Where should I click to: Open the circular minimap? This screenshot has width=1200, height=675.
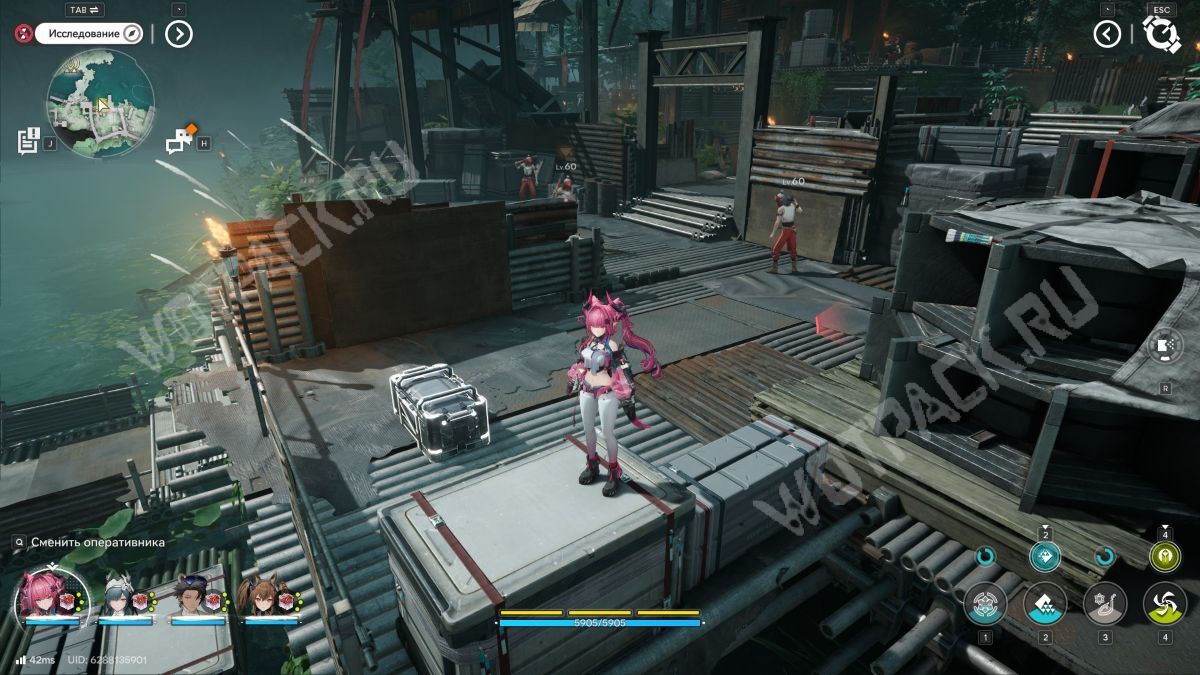point(100,104)
